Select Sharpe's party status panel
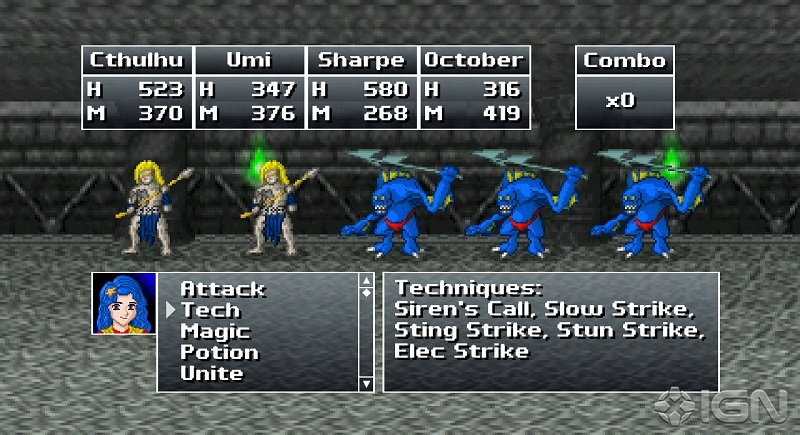Image resolution: width=800 pixels, height=435 pixels. (361, 87)
